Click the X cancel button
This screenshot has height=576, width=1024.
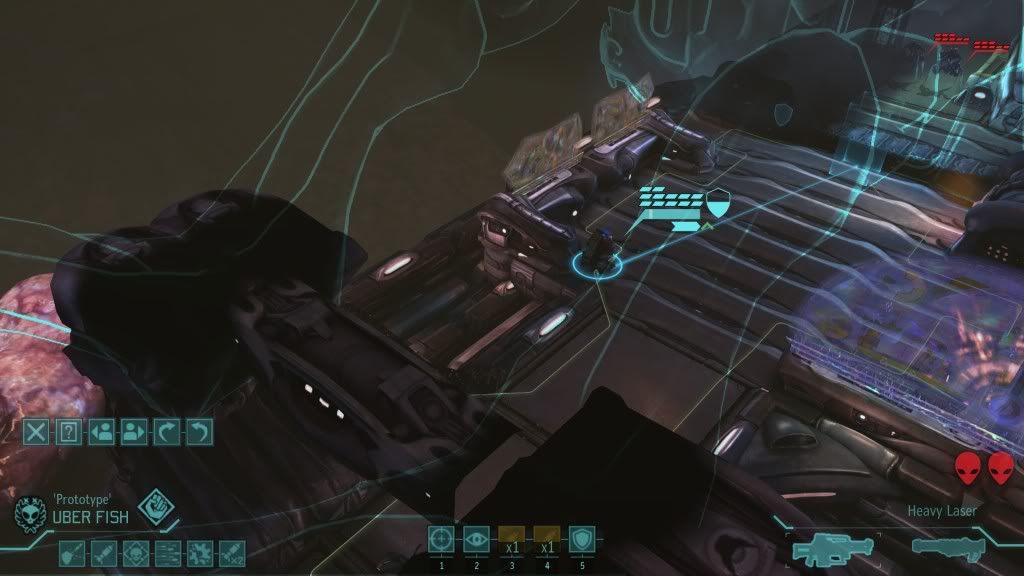click(36, 432)
